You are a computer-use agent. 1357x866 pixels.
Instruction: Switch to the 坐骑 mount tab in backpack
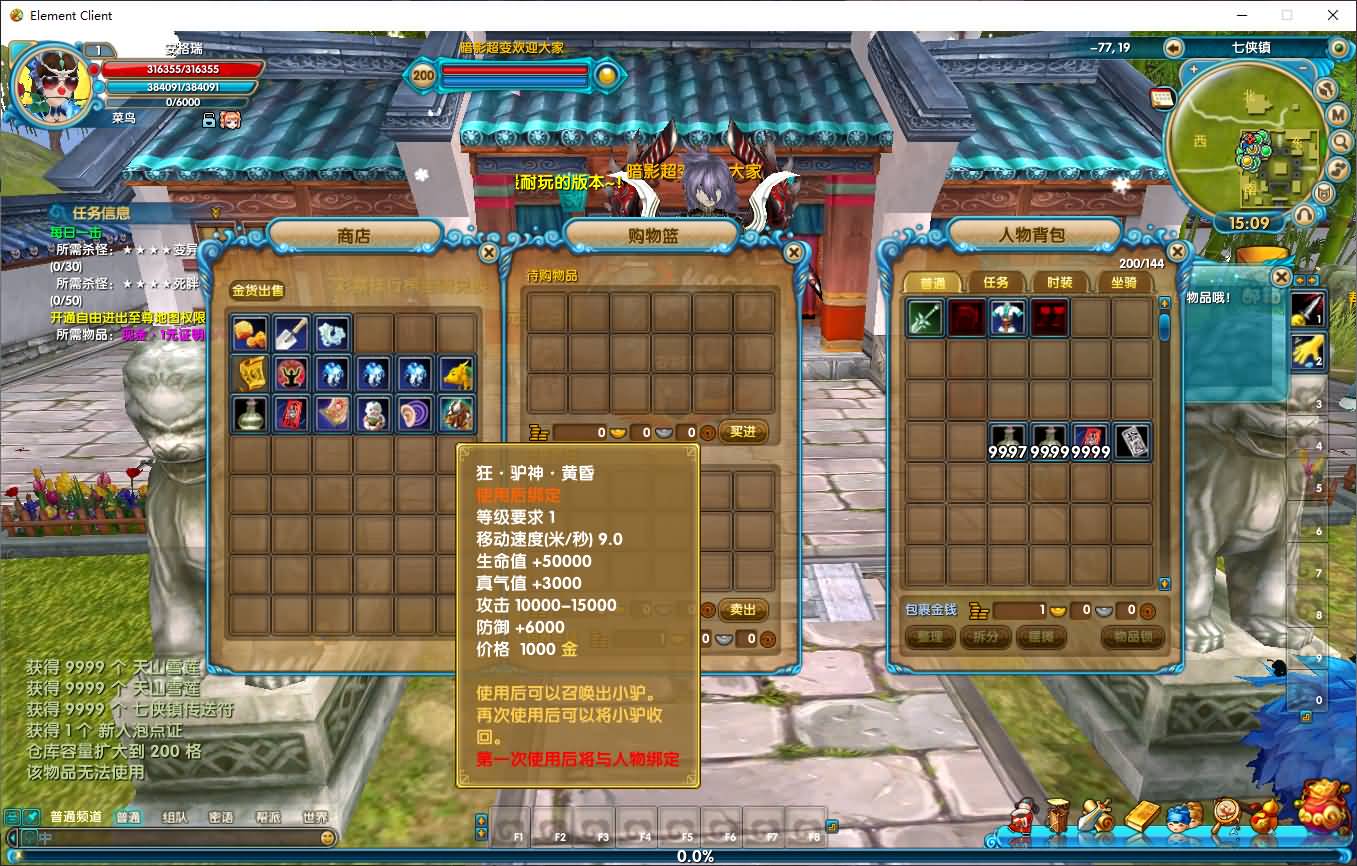point(1122,283)
